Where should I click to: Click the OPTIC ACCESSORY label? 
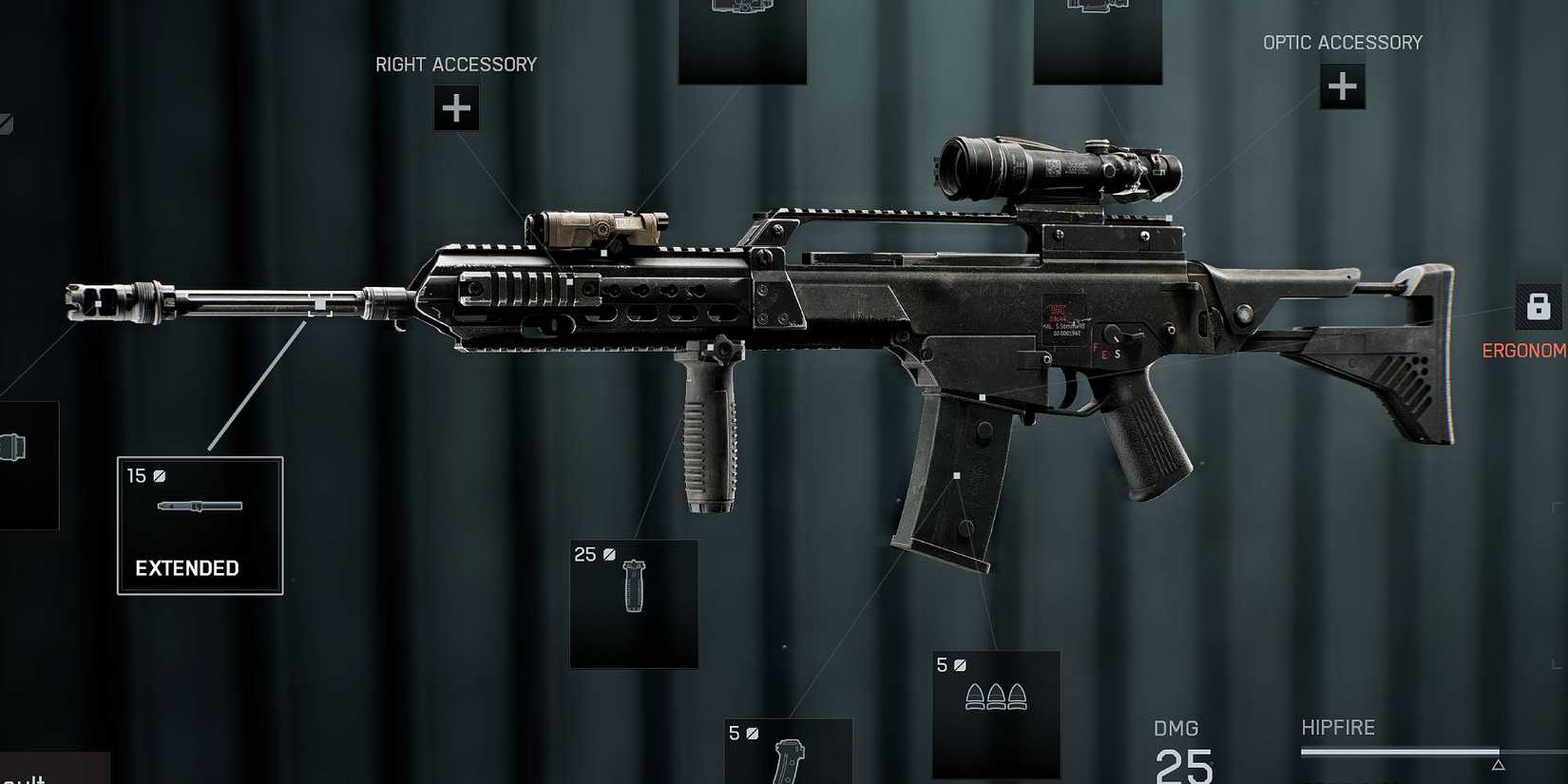click(x=1342, y=42)
